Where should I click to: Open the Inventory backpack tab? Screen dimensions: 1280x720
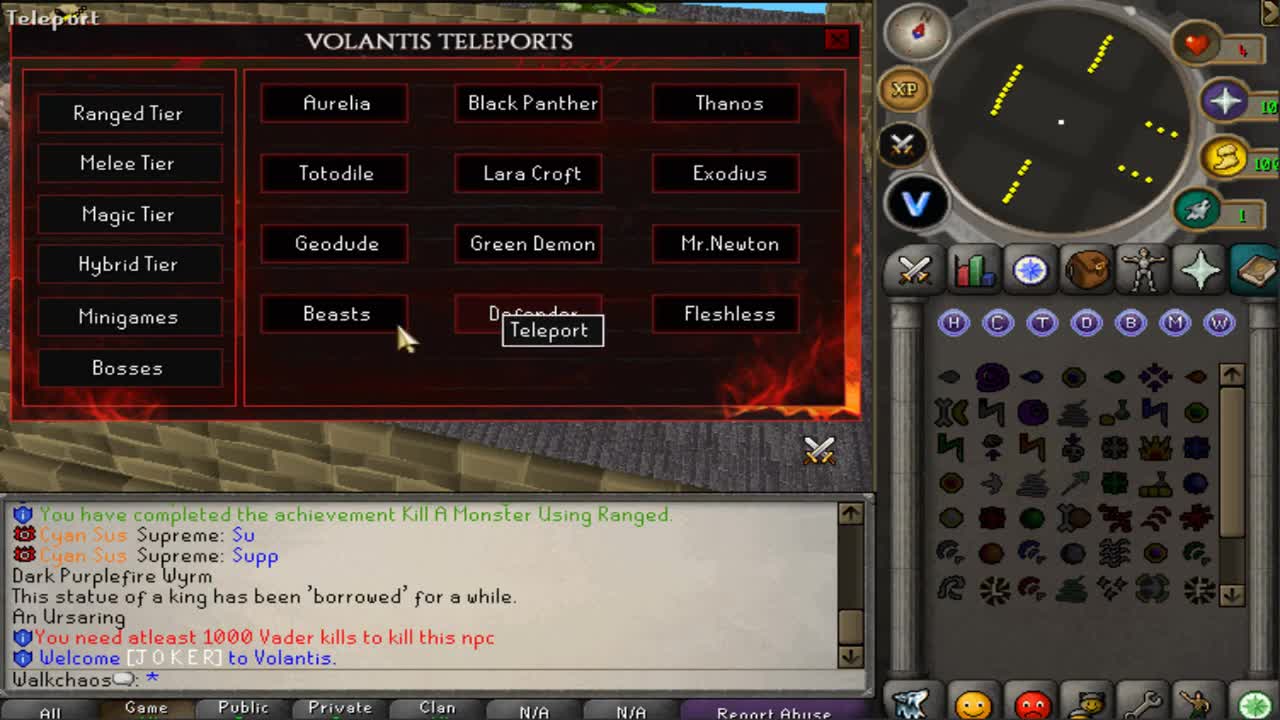(x=1087, y=270)
